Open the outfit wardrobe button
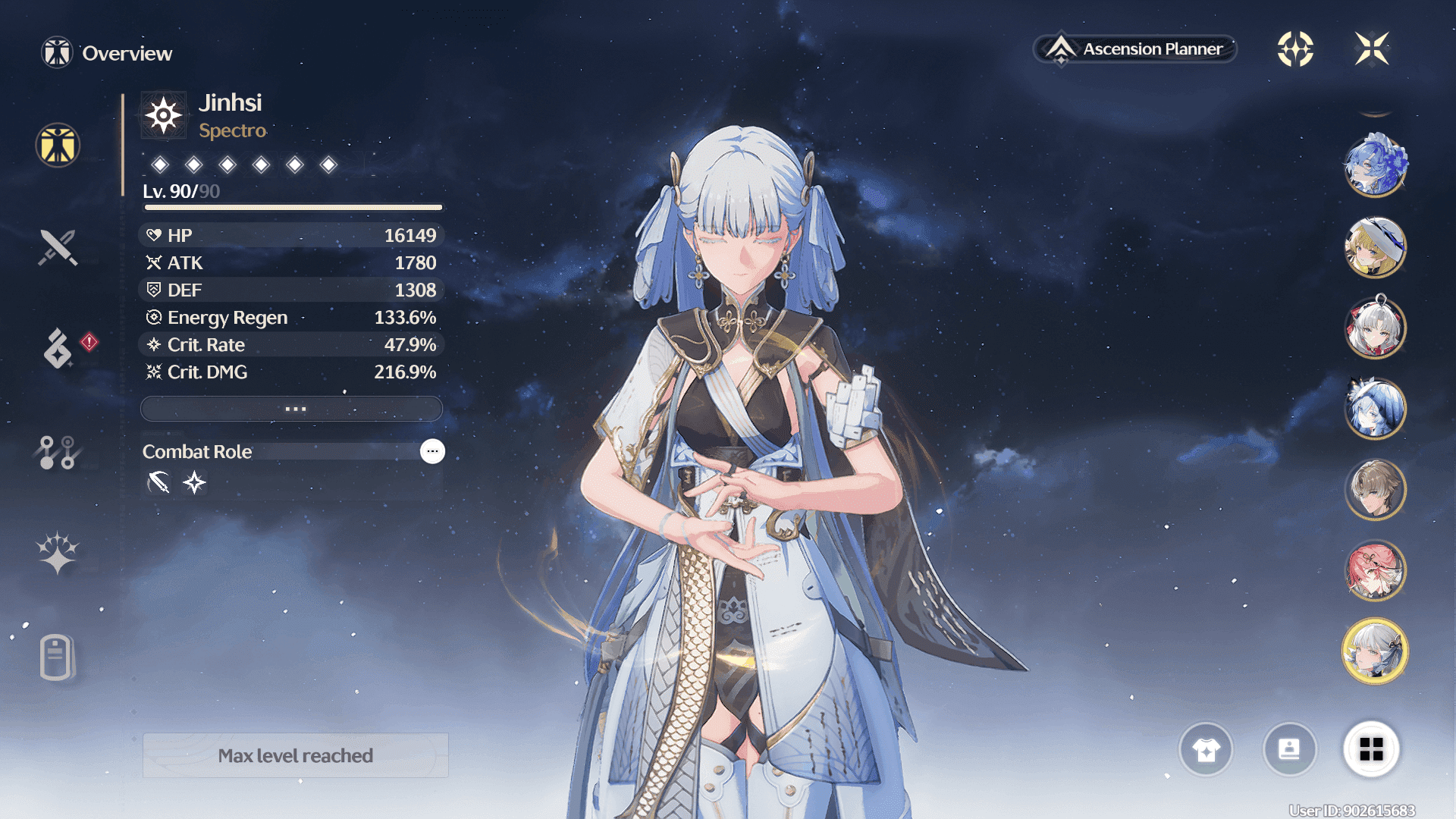Viewport: 1456px width, 819px height. click(1206, 750)
